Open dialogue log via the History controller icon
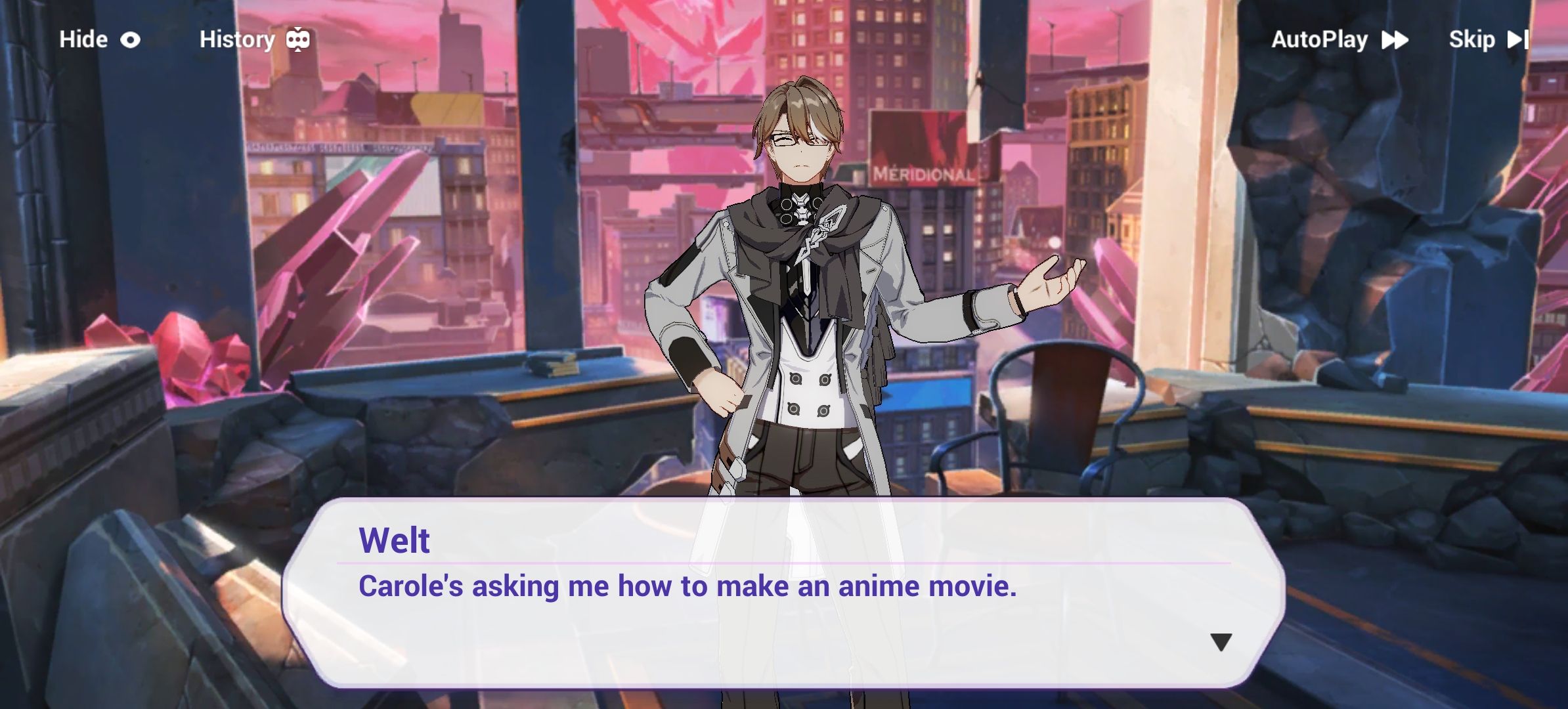This screenshot has width=1568, height=709. coord(297,39)
